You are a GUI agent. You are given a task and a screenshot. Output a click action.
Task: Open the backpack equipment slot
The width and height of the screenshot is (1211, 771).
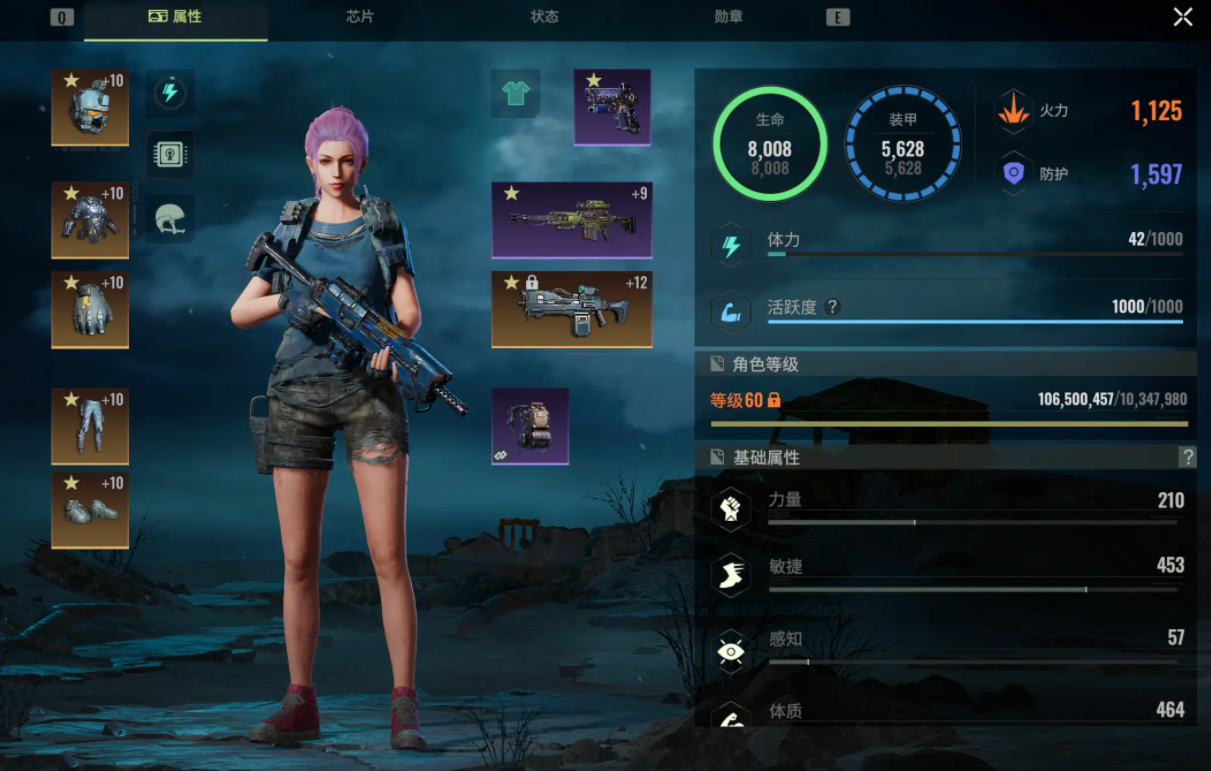[530, 427]
